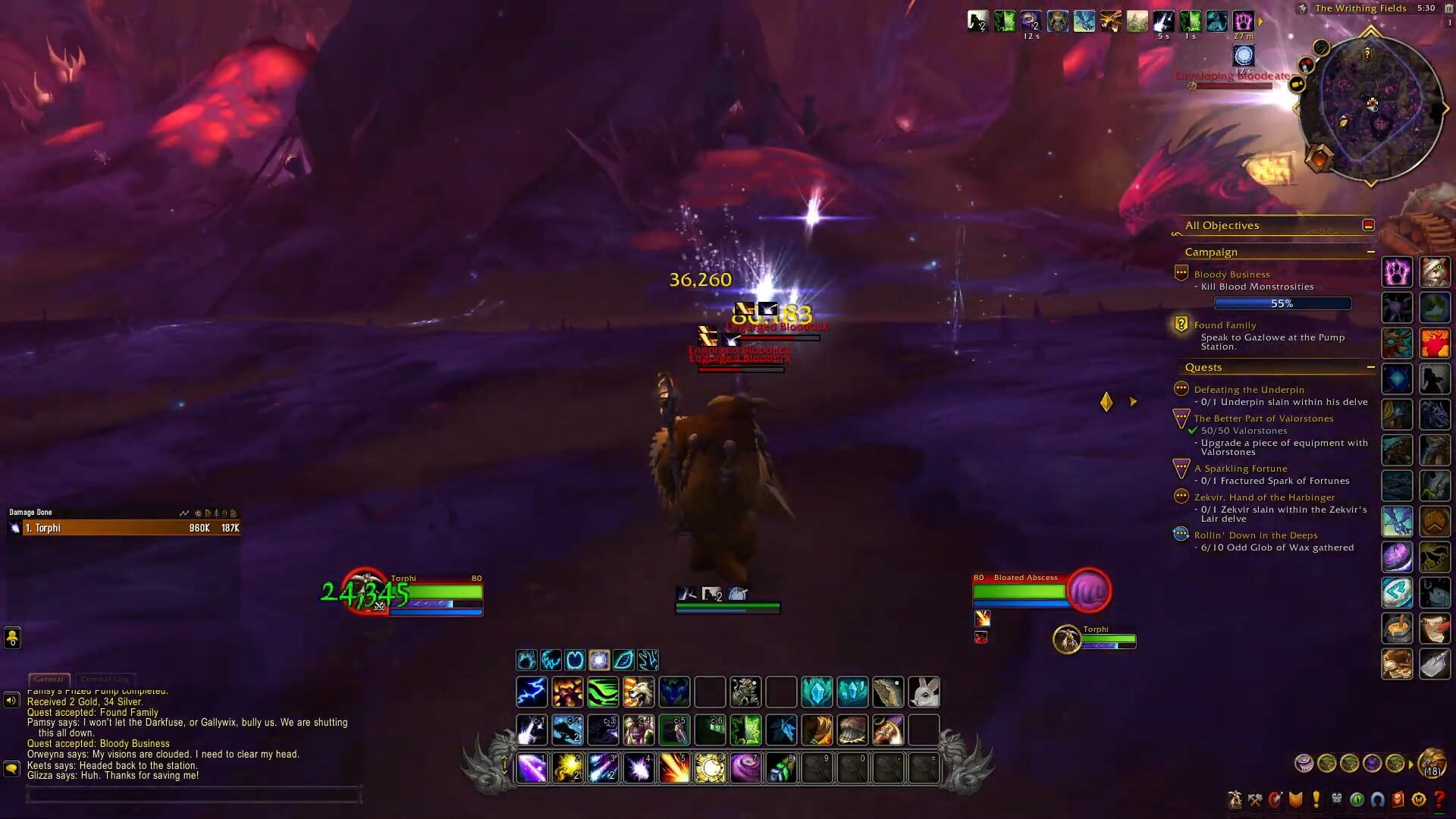Collapse the Quests section of the tracker
The height and width of the screenshot is (819, 1456).
[x=1370, y=367]
